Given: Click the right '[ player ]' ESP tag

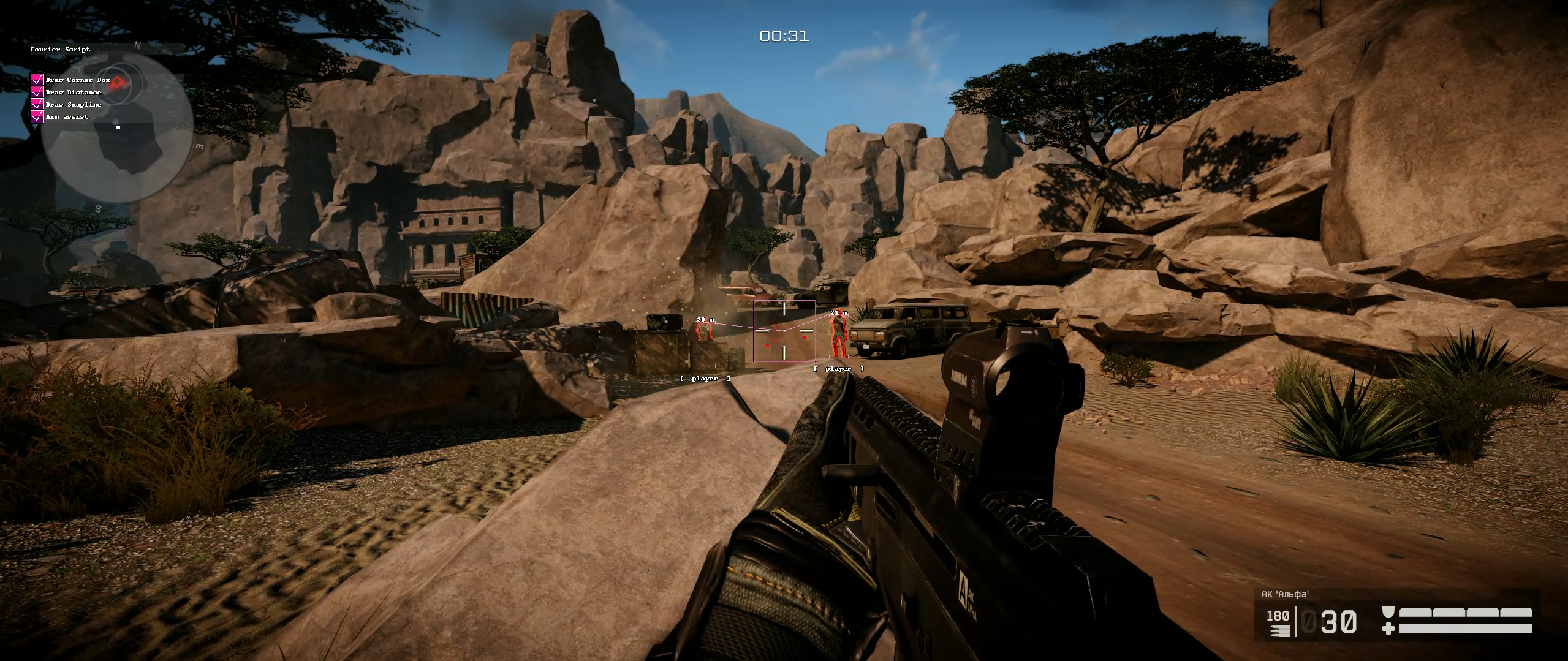Looking at the screenshot, I should (x=838, y=368).
